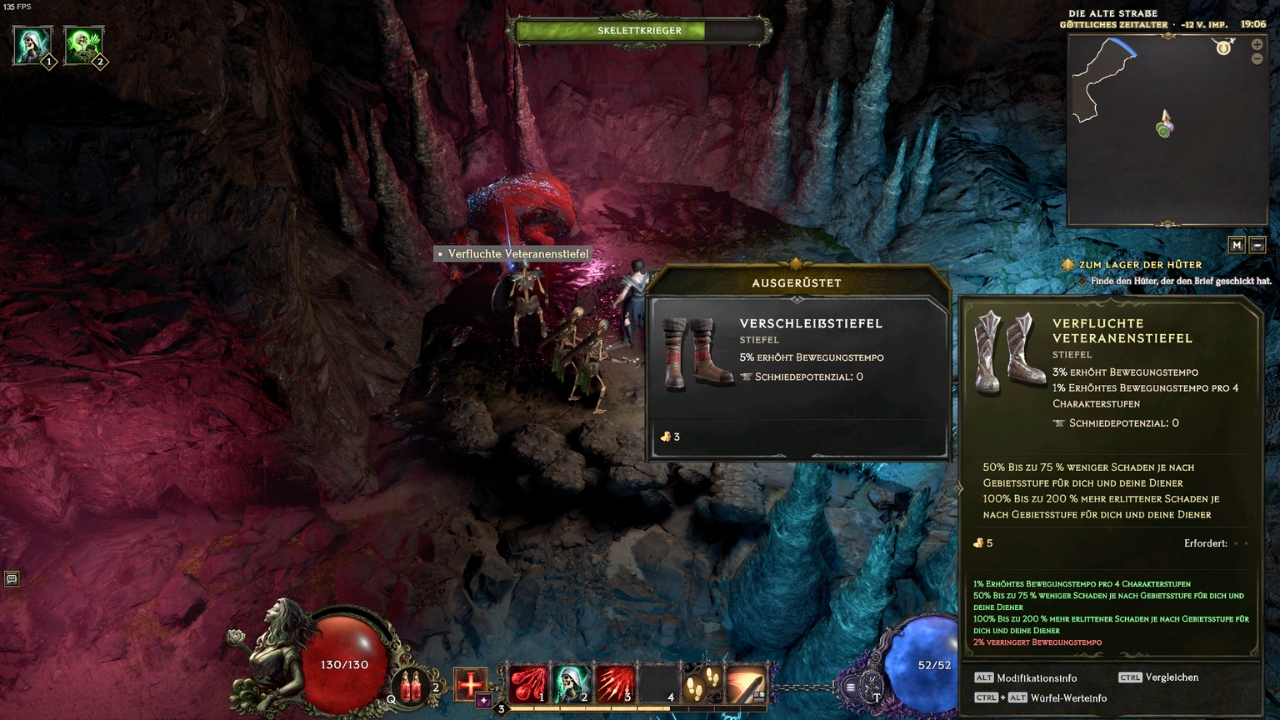This screenshot has width=1280, height=720.
Task: Activate the hooded skeleton summon skill in hotbar
Action: click(570, 684)
